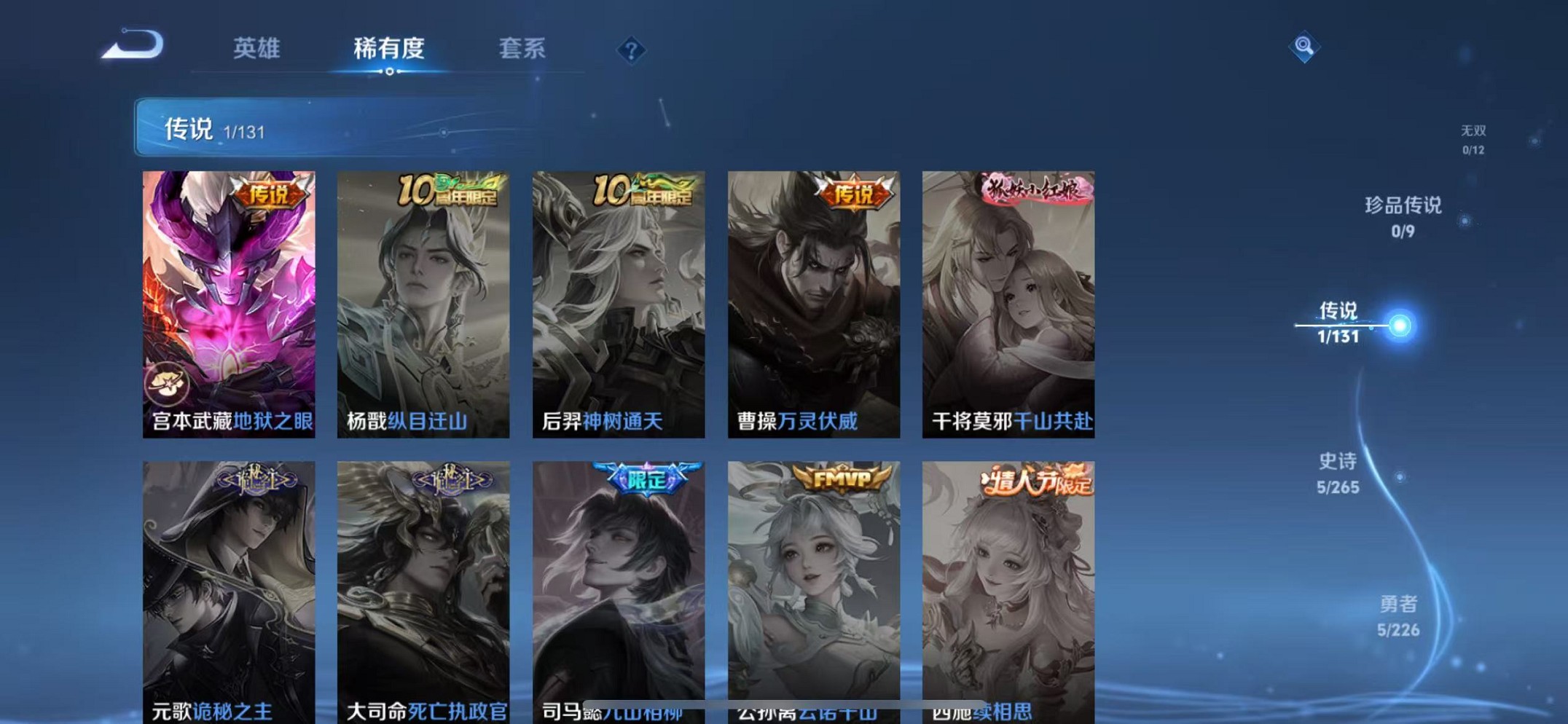The width and height of the screenshot is (1568, 724).
Task: Switch to the 英雄 tab
Action: coord(256,49)
